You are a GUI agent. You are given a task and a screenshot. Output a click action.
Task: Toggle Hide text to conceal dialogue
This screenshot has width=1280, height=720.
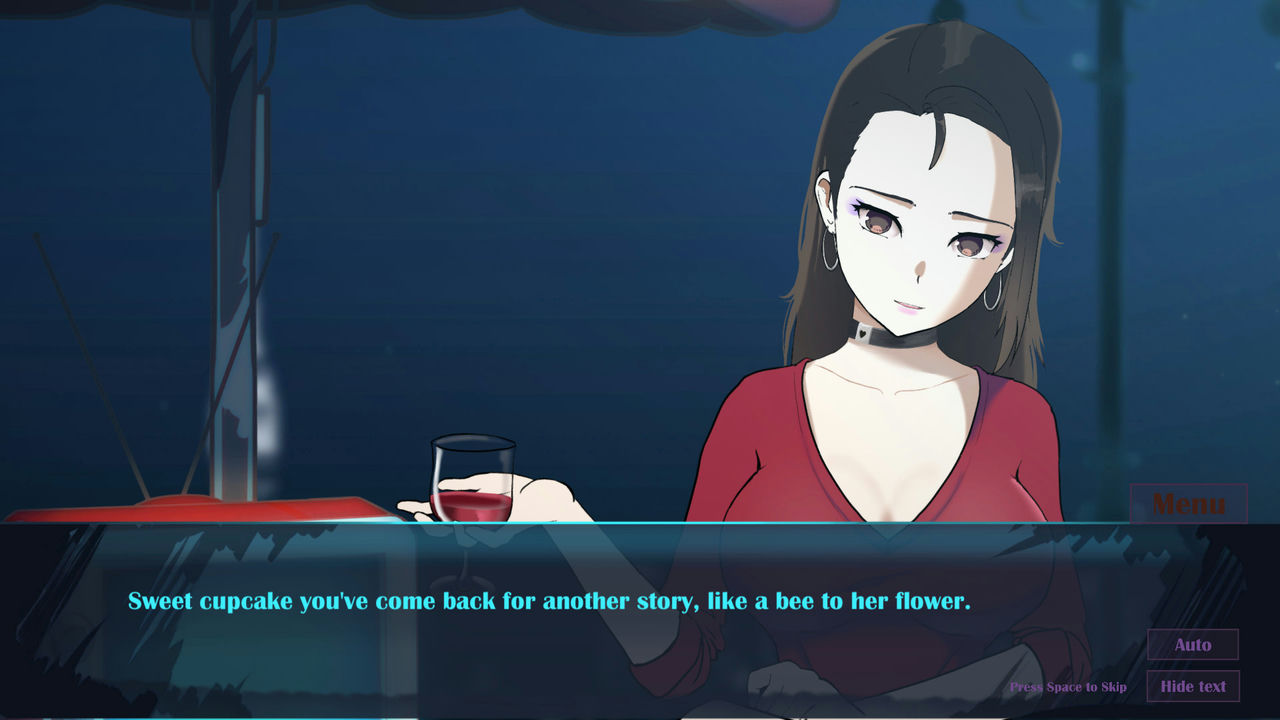coord(1193,687)
